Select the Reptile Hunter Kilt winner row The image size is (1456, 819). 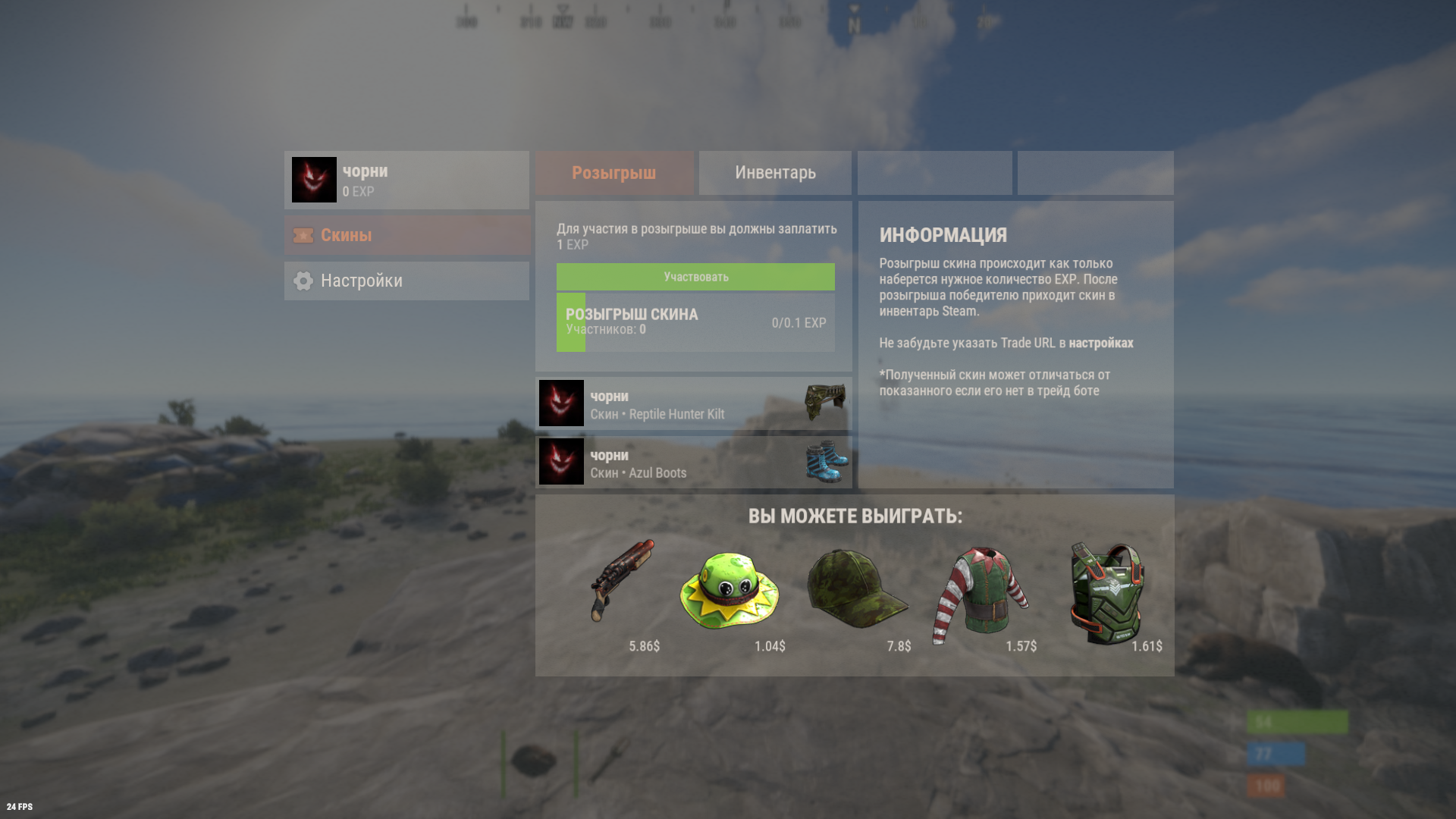[x=693, y=404]
